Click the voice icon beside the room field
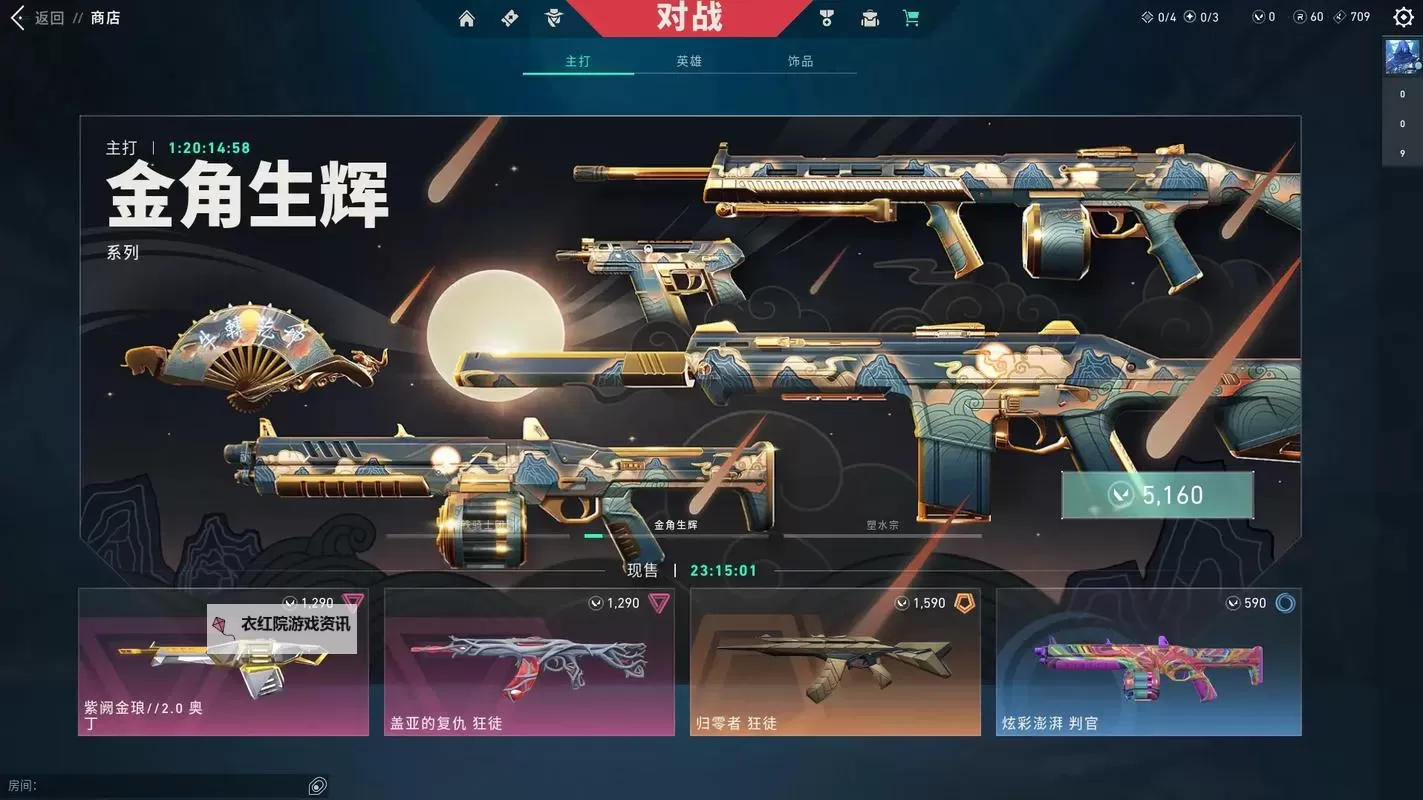The width and height of the screenshot is (1423, 800). [317, 786]
